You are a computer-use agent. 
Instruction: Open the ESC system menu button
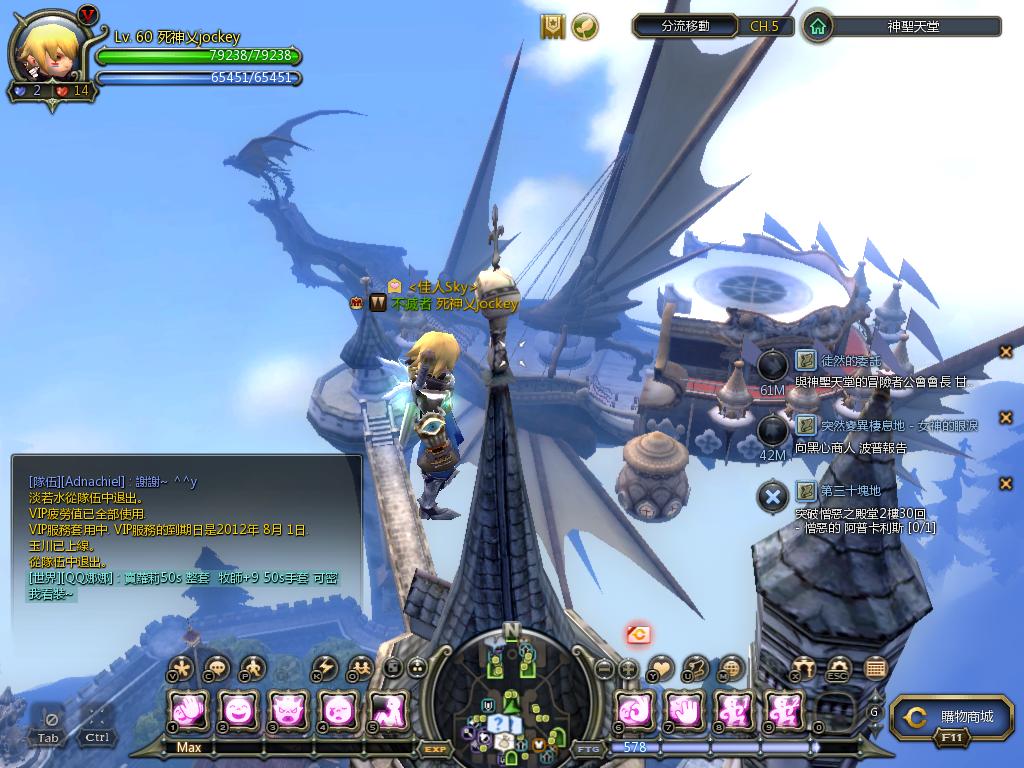coord(839,668)
